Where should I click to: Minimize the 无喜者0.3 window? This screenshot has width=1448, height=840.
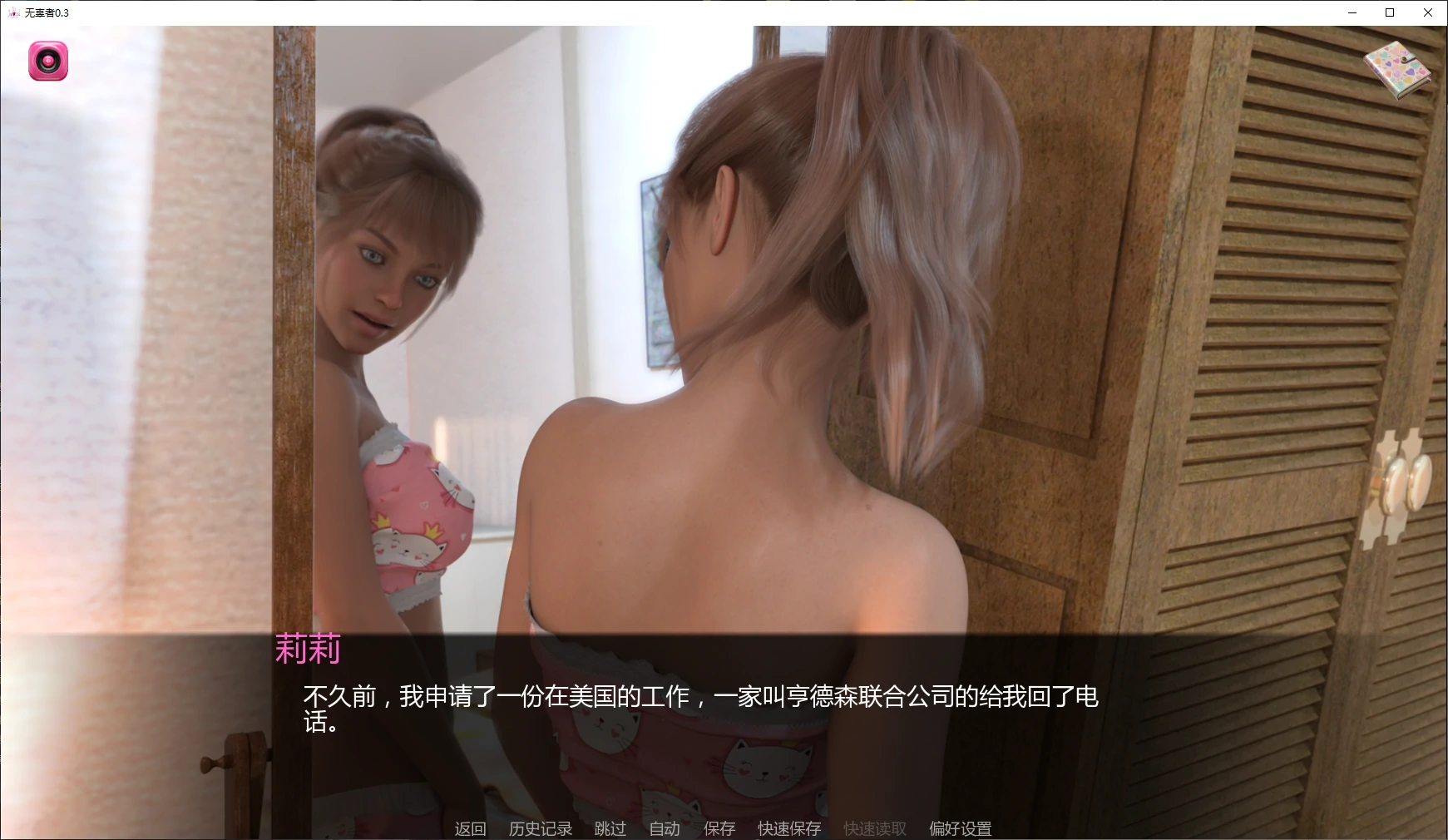1351,13
